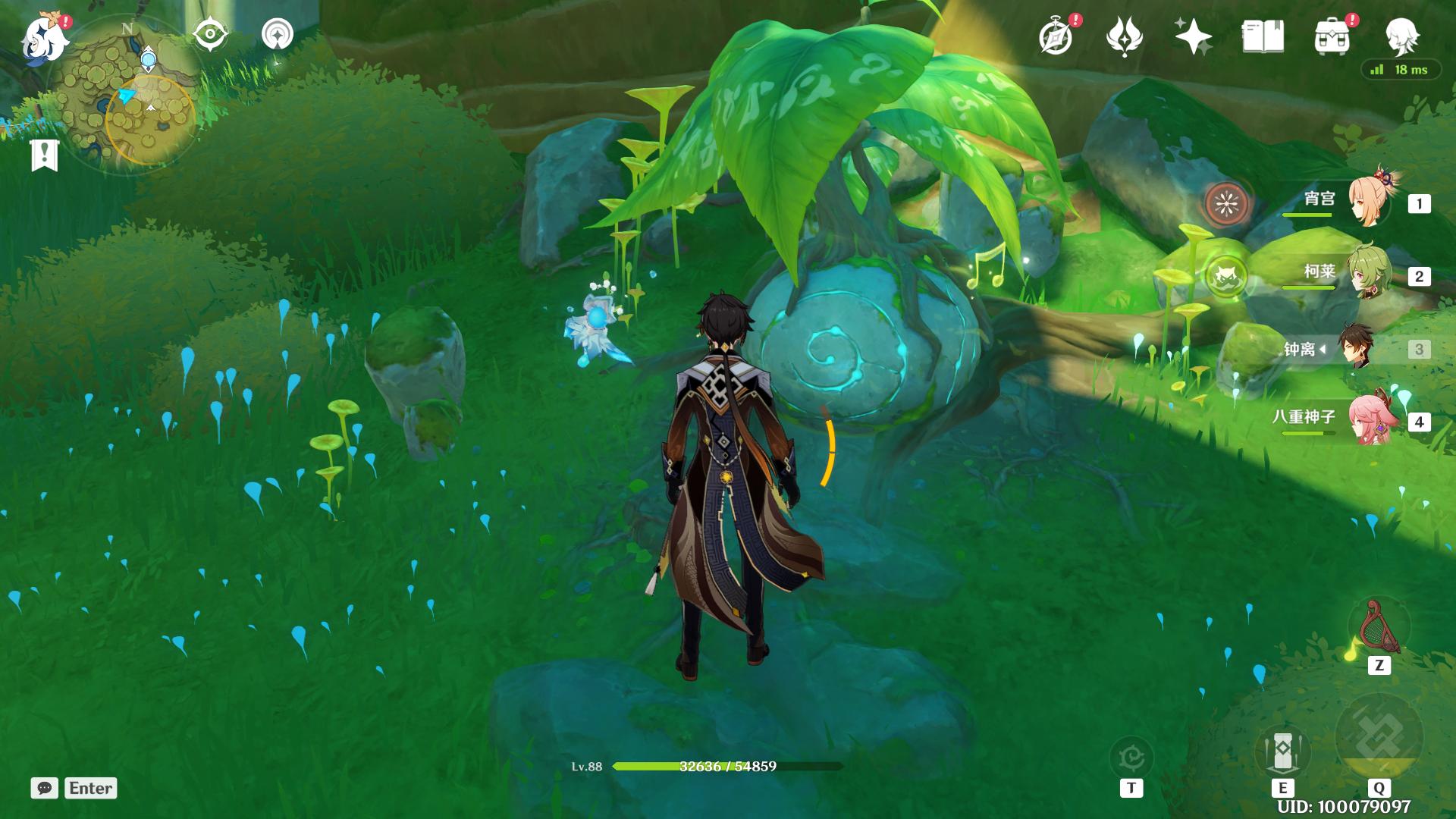Viewport: 1456px width, 819px height.
Task: Activate Zhongli's elemental skill icon
Action: 1282,752
